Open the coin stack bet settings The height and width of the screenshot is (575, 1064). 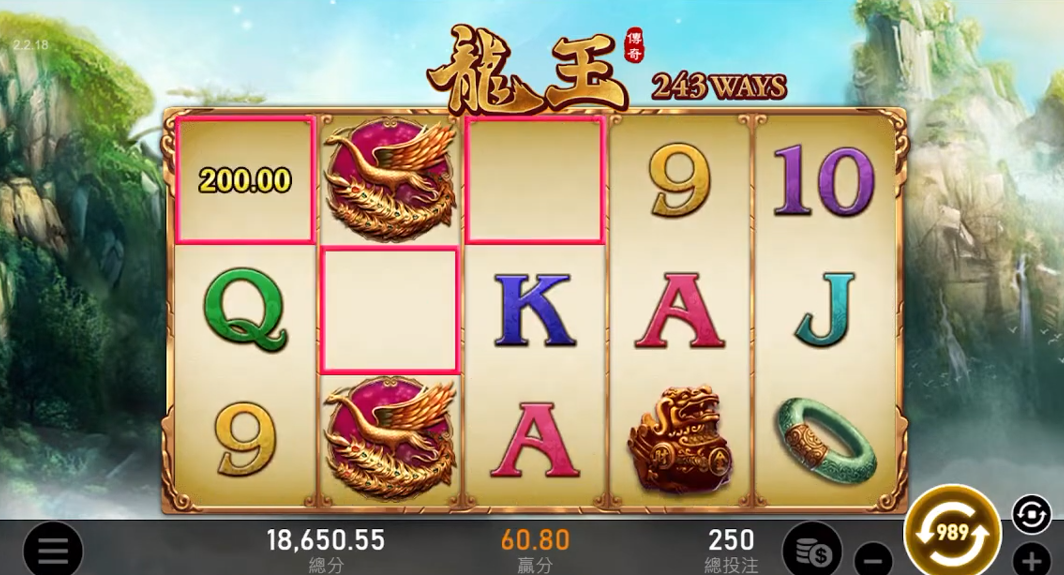tap(812, 548)
